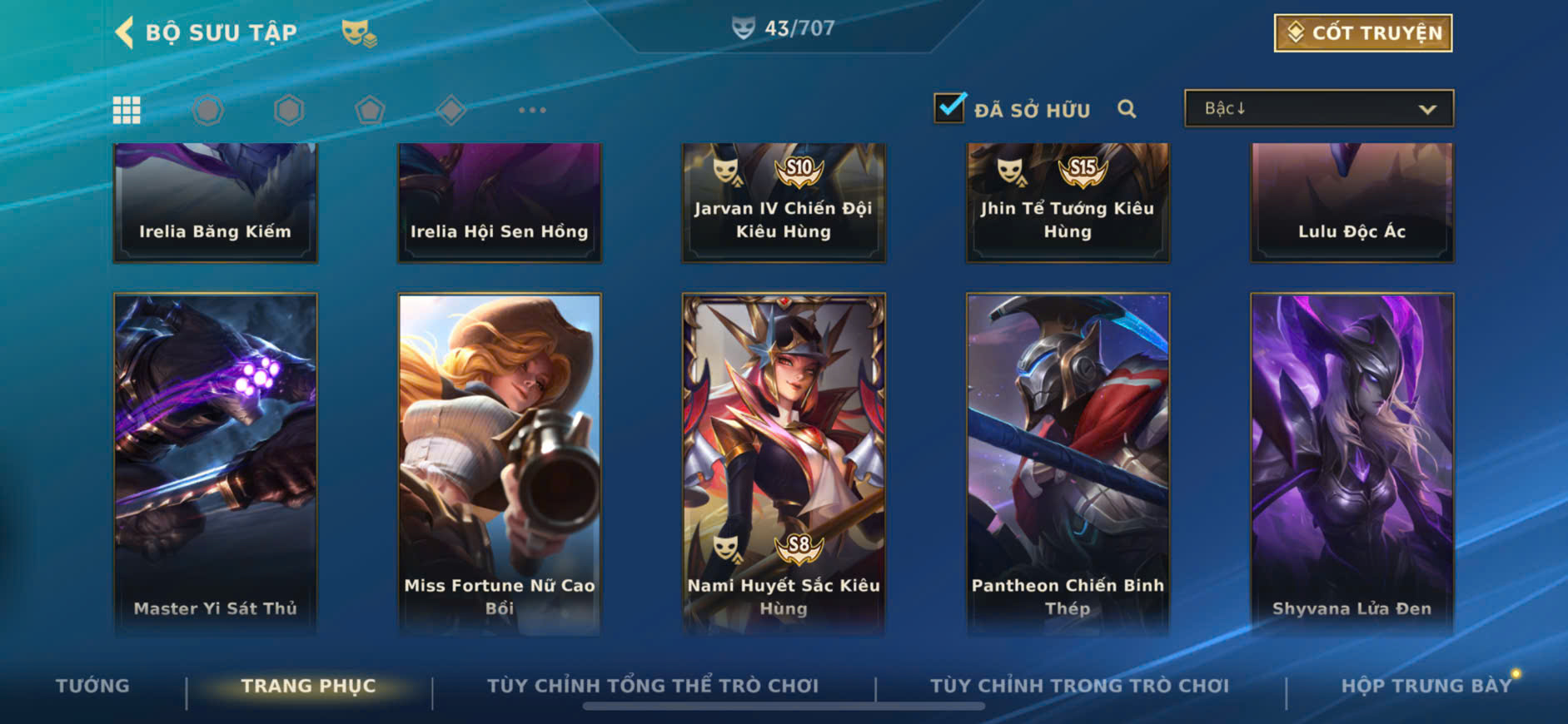
Task: Switch to the Tướng tab
Action: (x=92, y=686)
